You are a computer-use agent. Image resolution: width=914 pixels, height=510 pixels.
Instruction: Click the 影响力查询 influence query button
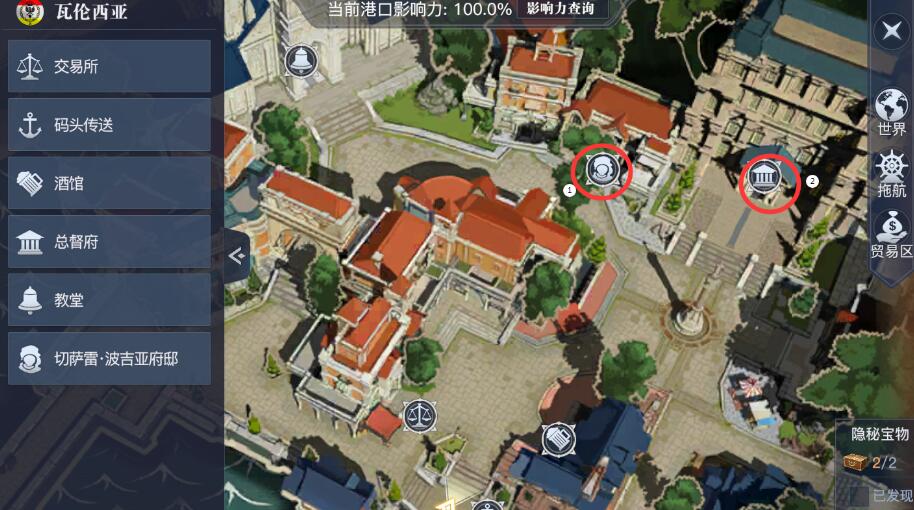(560, 9)
